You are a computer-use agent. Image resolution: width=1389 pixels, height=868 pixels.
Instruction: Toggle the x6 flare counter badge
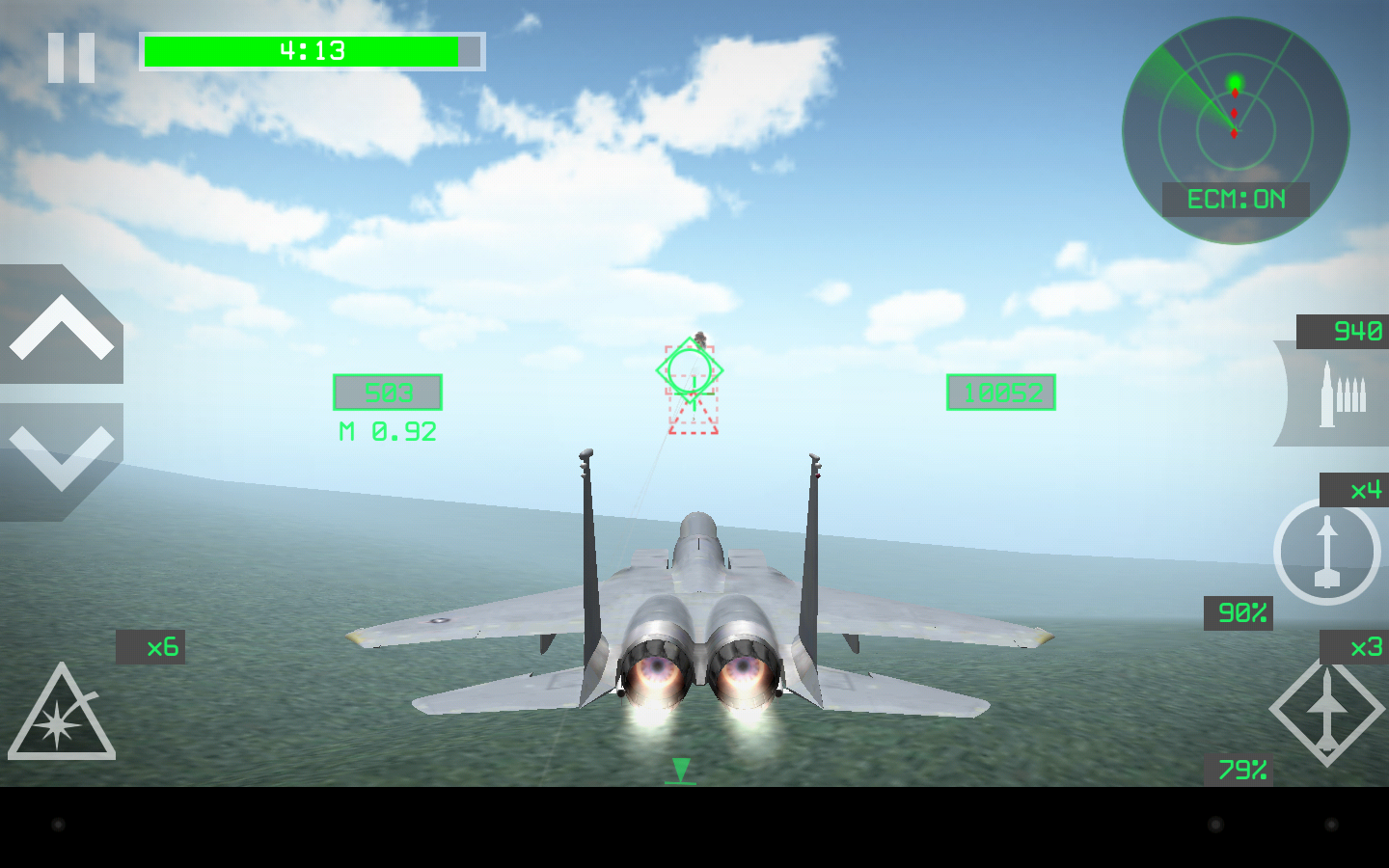coord(150,647)
